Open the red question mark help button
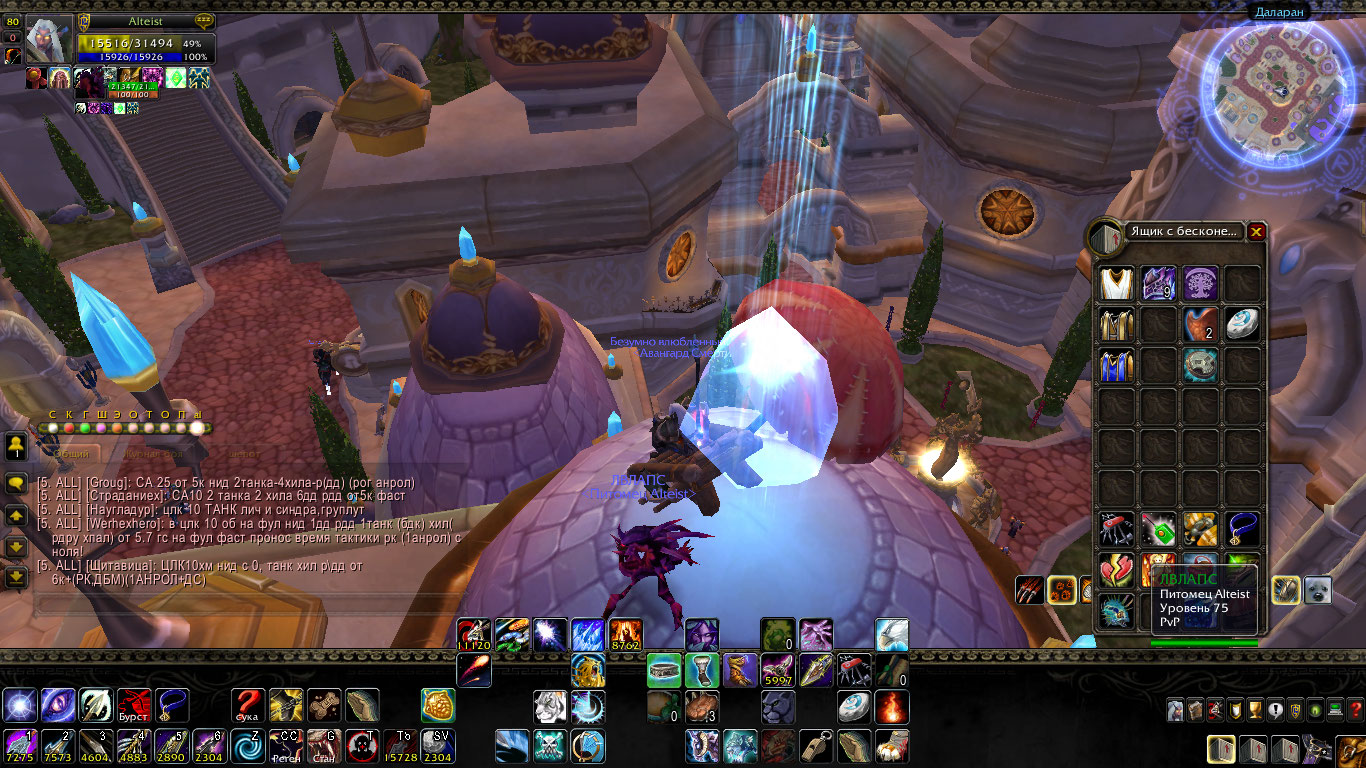The height and width of the screenshot is (768, 1366). (x=1356, y=710)
